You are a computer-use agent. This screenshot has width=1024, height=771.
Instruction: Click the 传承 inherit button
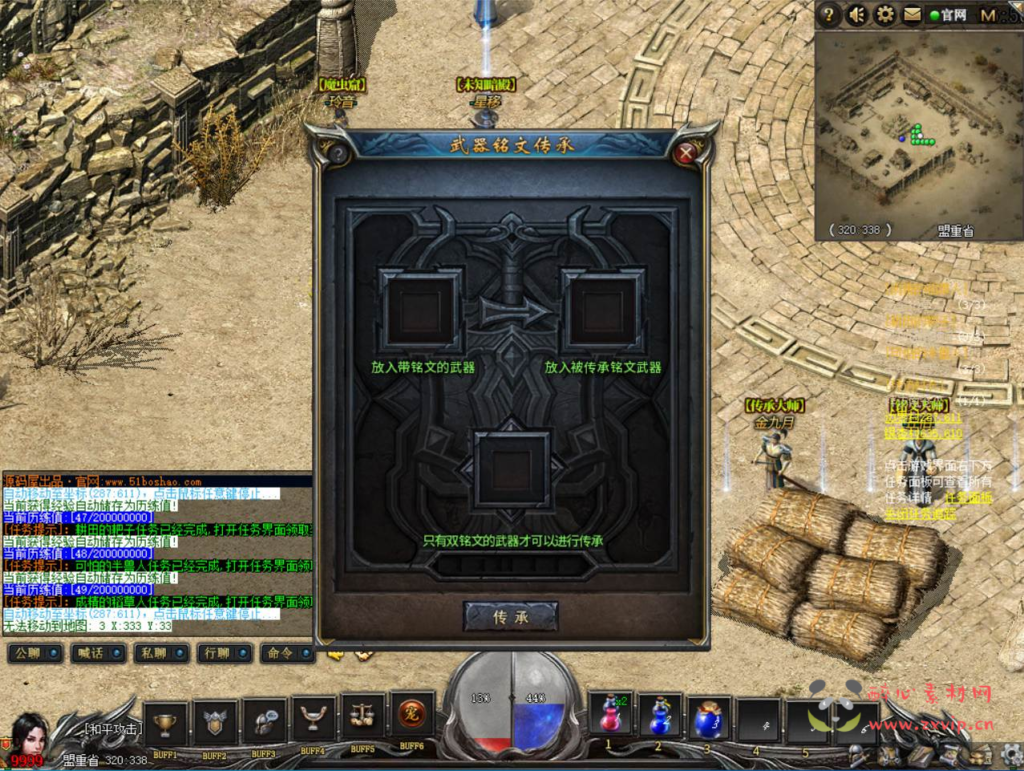click(510, 617)
